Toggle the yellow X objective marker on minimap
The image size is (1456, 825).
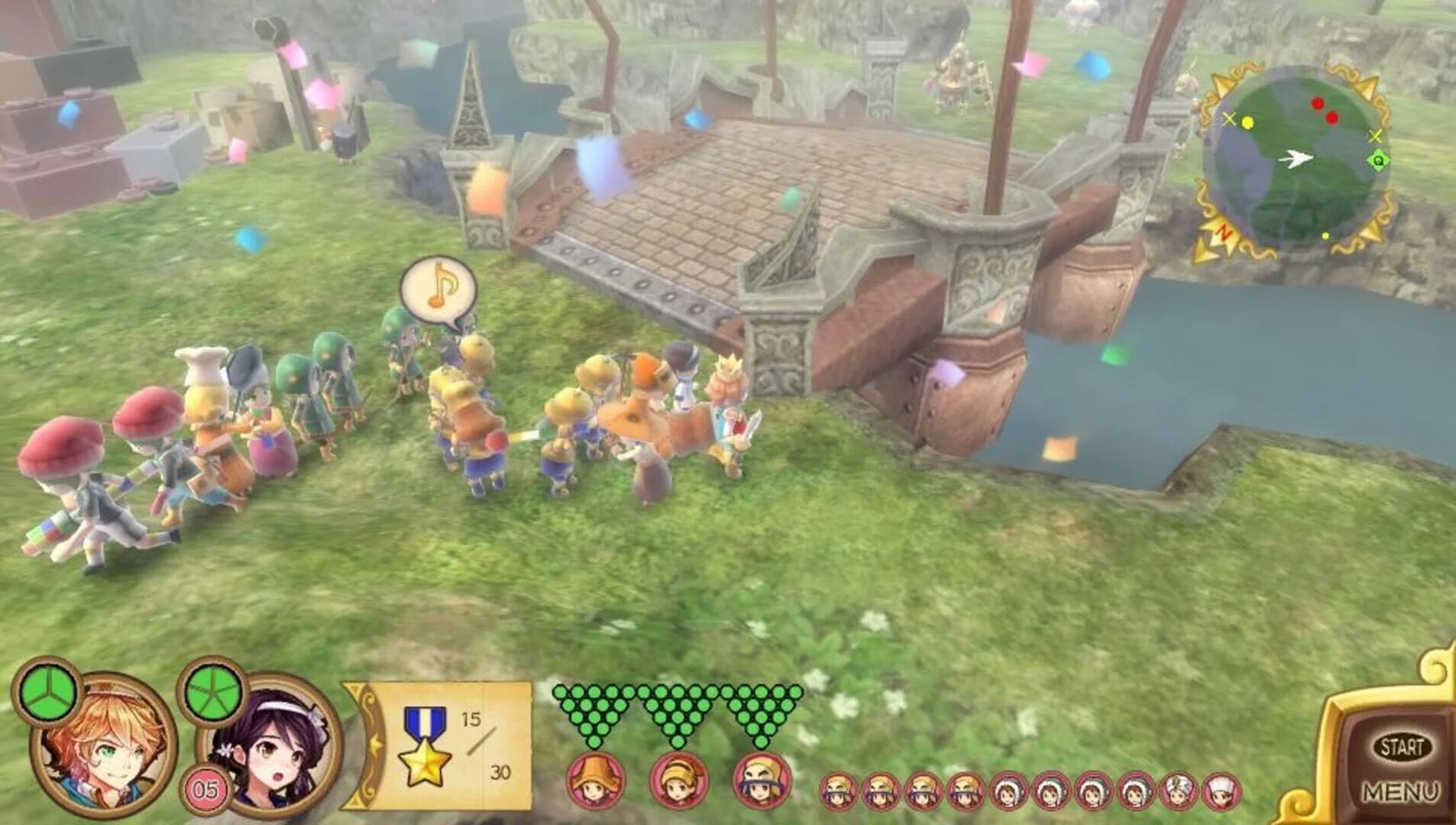1230,118
